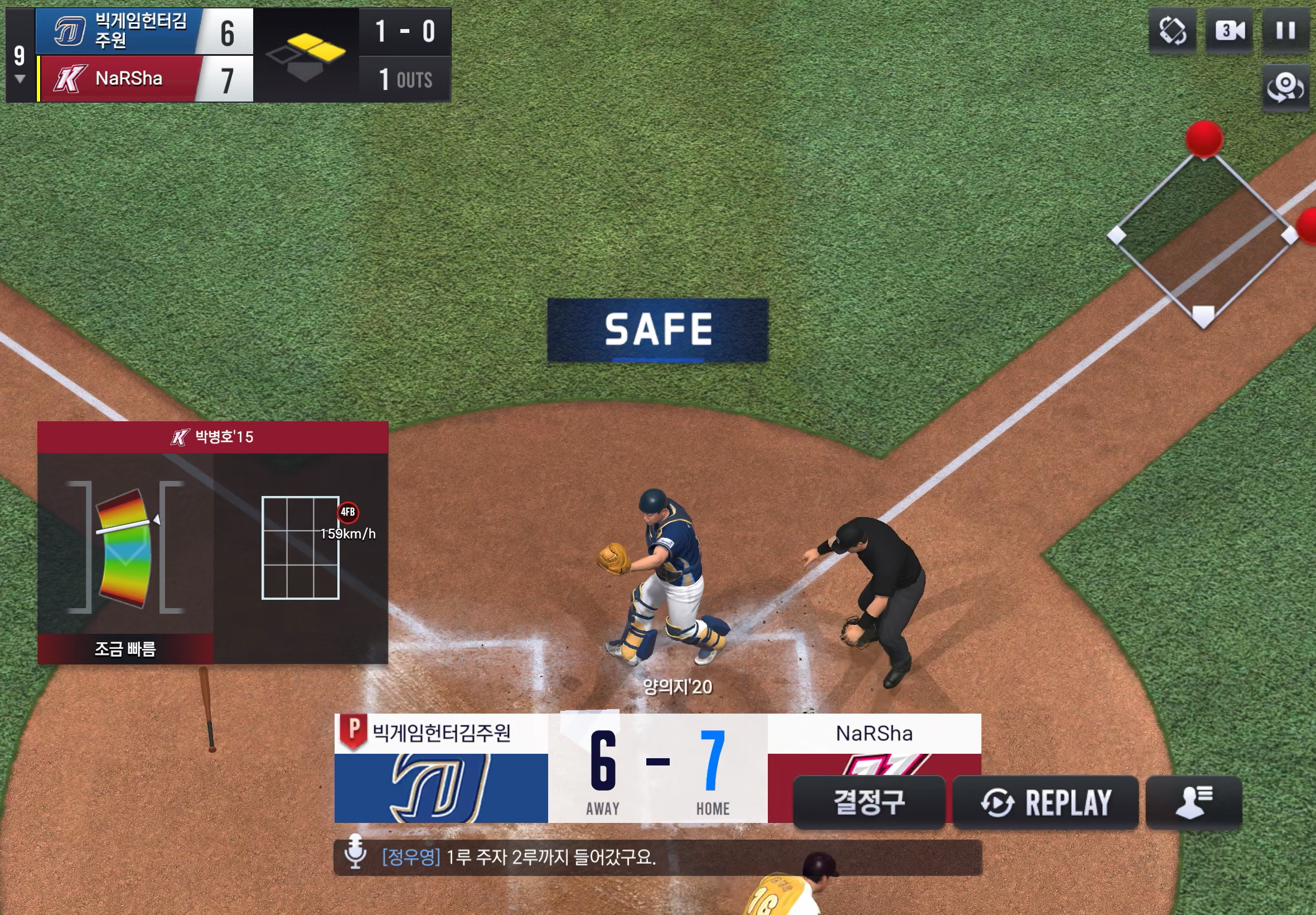Viewport: 1316px width, 915px height.
Task: Switch the camera view with the camera icon
Action: click(x=1229, y=30)
